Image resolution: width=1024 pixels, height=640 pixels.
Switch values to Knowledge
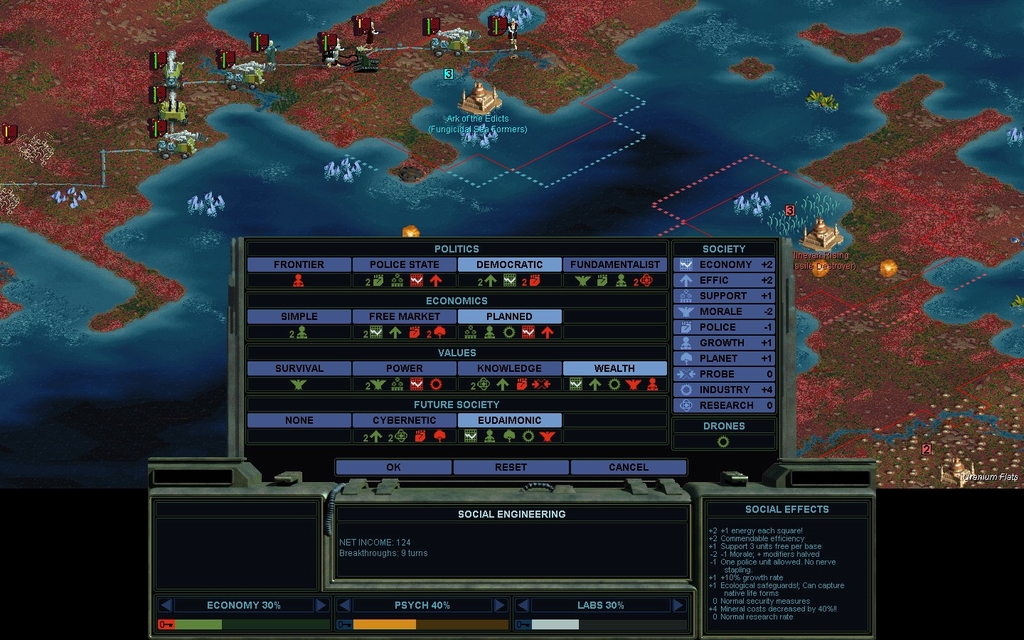click(509, 369)
